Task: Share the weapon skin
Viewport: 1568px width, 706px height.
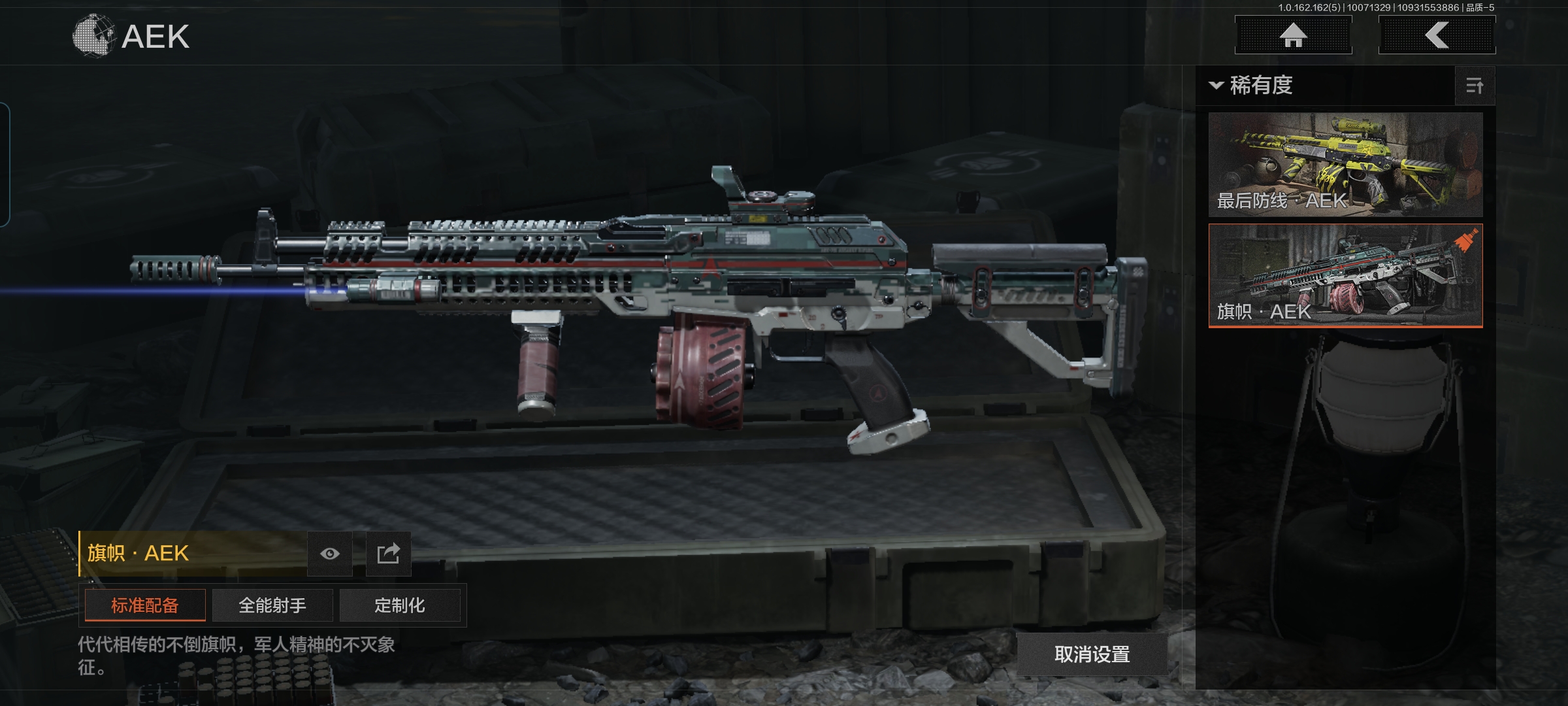Action: 388,554
